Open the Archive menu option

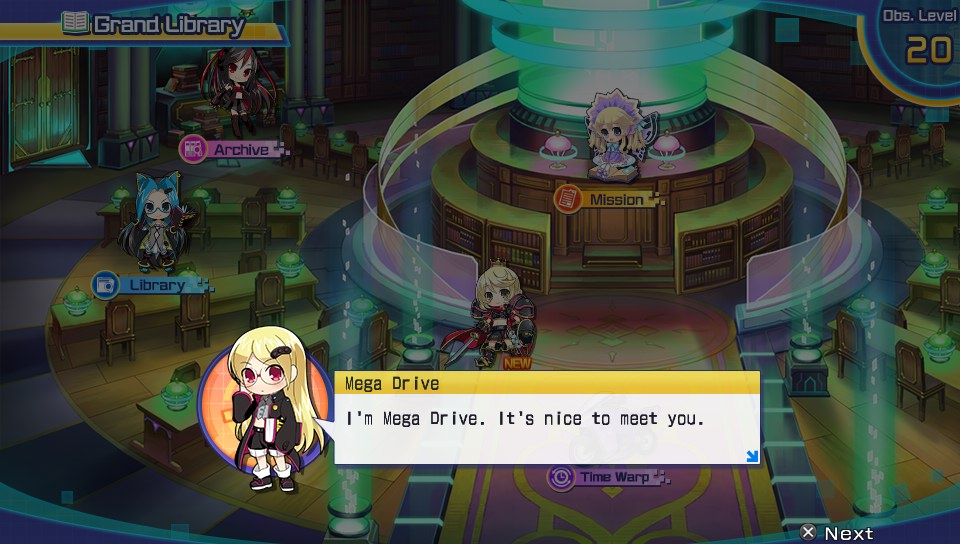pos(232,149)
